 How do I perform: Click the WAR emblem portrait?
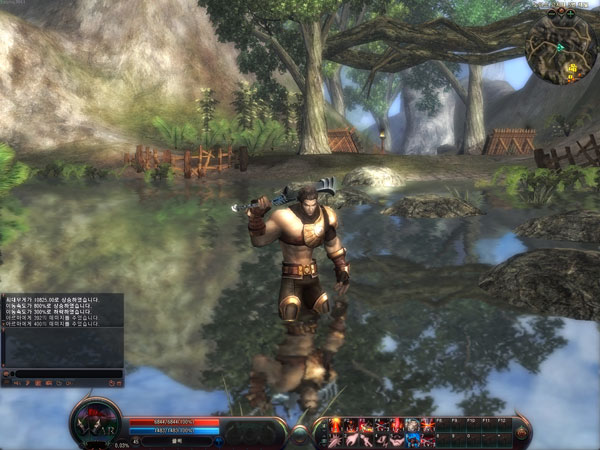97,422
